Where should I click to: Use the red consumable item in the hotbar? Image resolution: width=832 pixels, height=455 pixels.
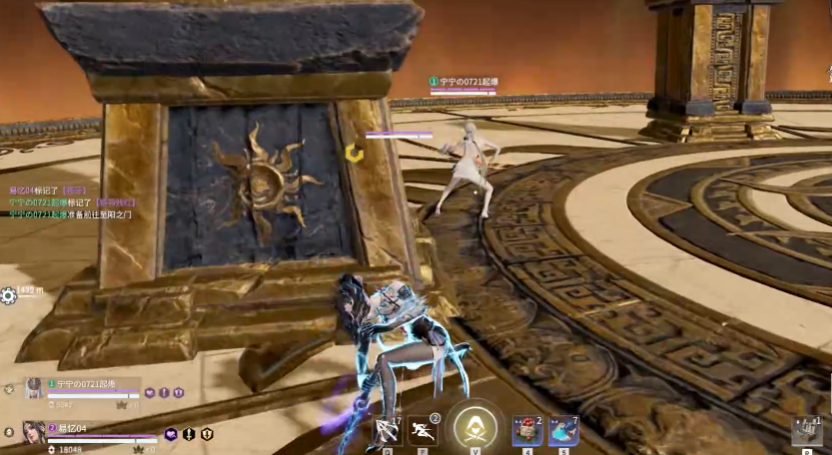tap(527, 431)
